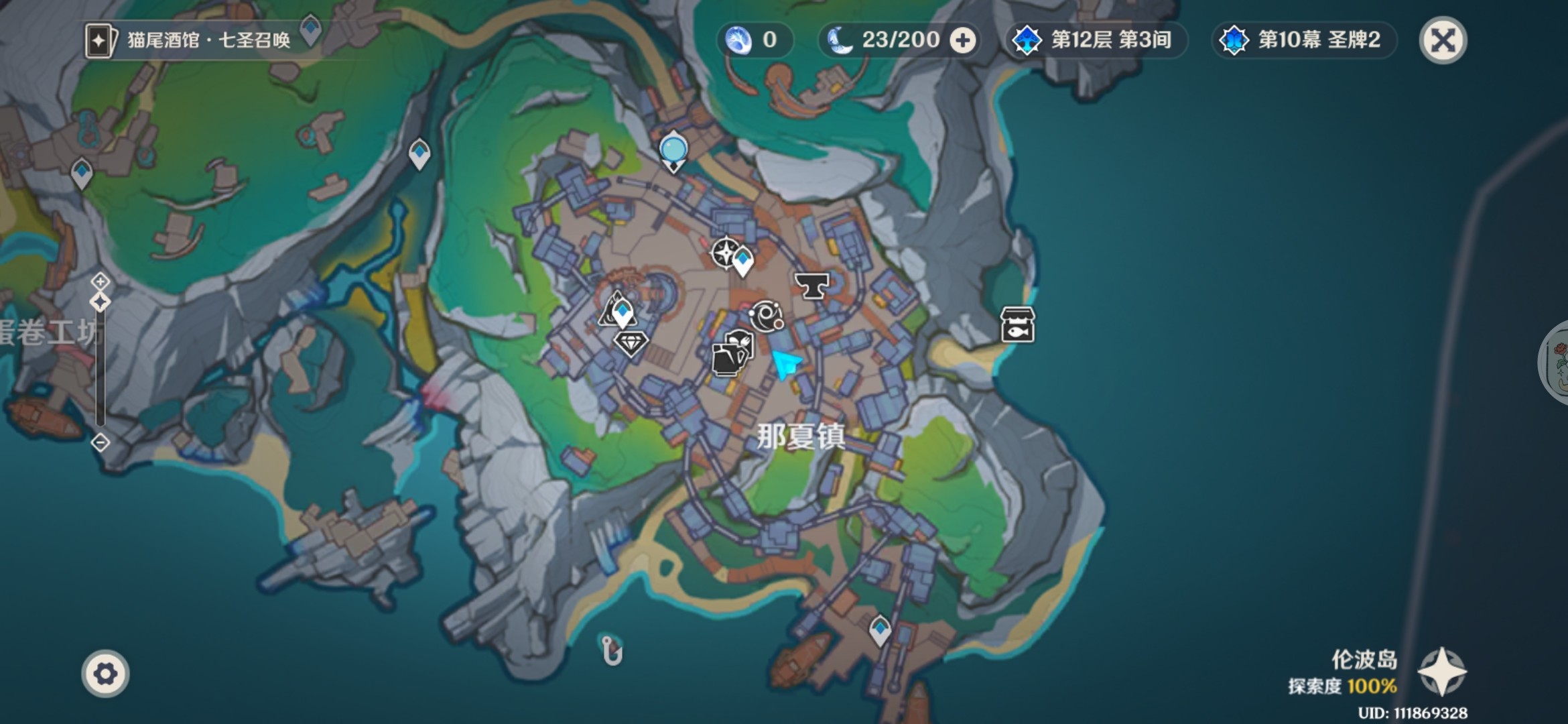Open the Act 10 圣牌2 challenge shortcut

(x=1303, y=40)
